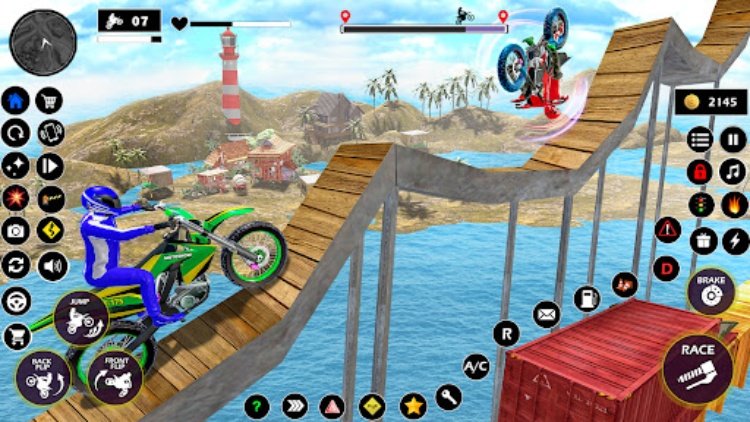The image size is (750, 422).
Task: Open the list menu icon
Action: point(701,139)
